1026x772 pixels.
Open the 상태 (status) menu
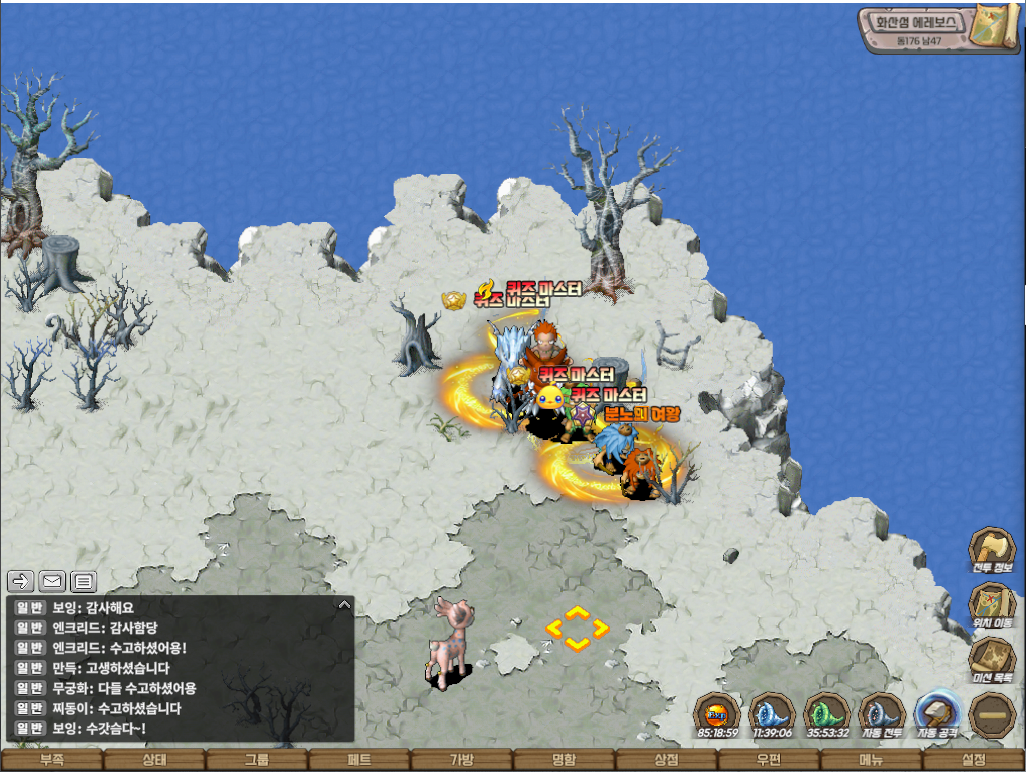click(x=153, y=761)
